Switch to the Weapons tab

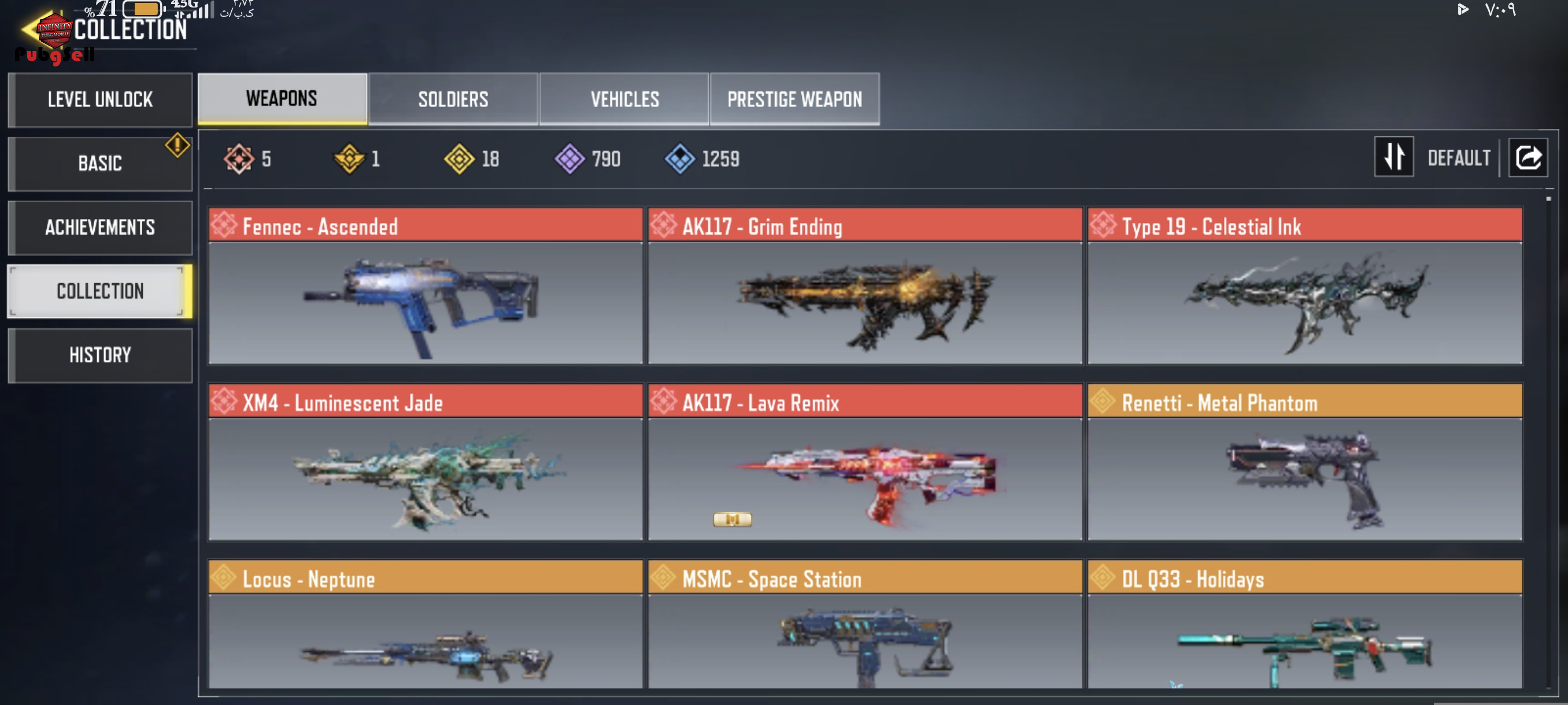pos(282,99)
